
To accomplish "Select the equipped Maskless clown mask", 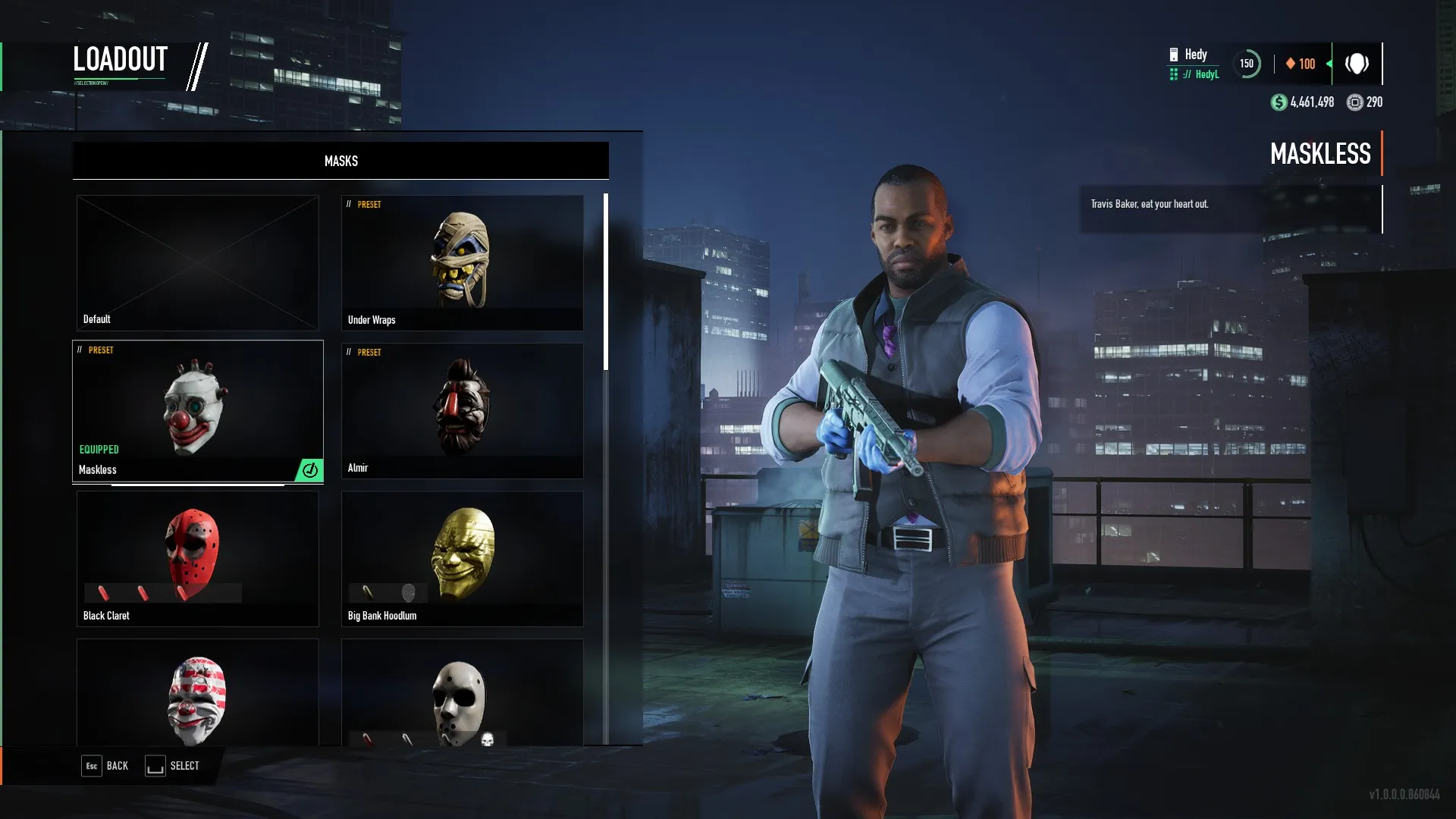I will pyautogui.click(x=197, y=411).
